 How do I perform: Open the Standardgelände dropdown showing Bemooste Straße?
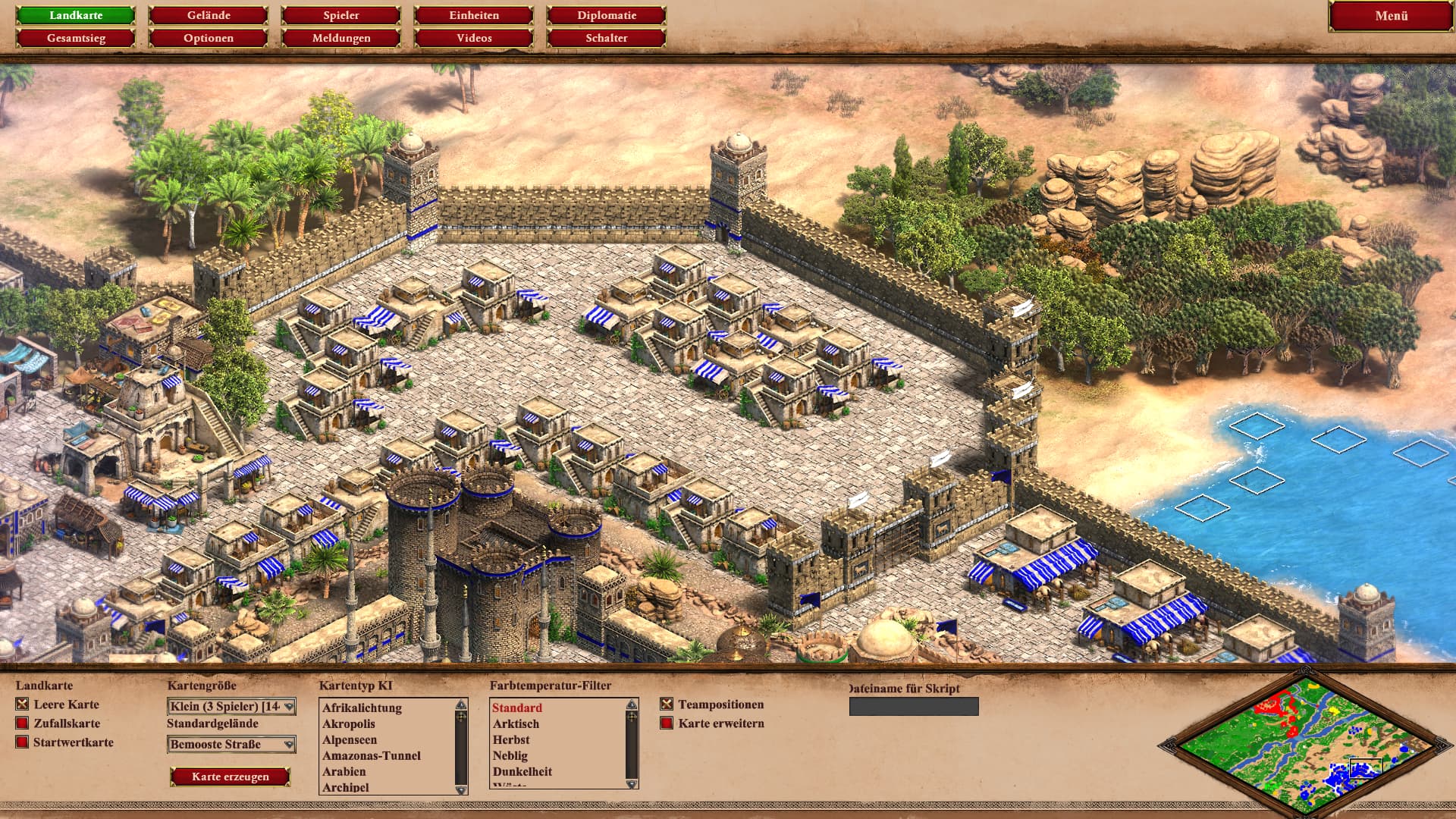(x=231, y=745)
